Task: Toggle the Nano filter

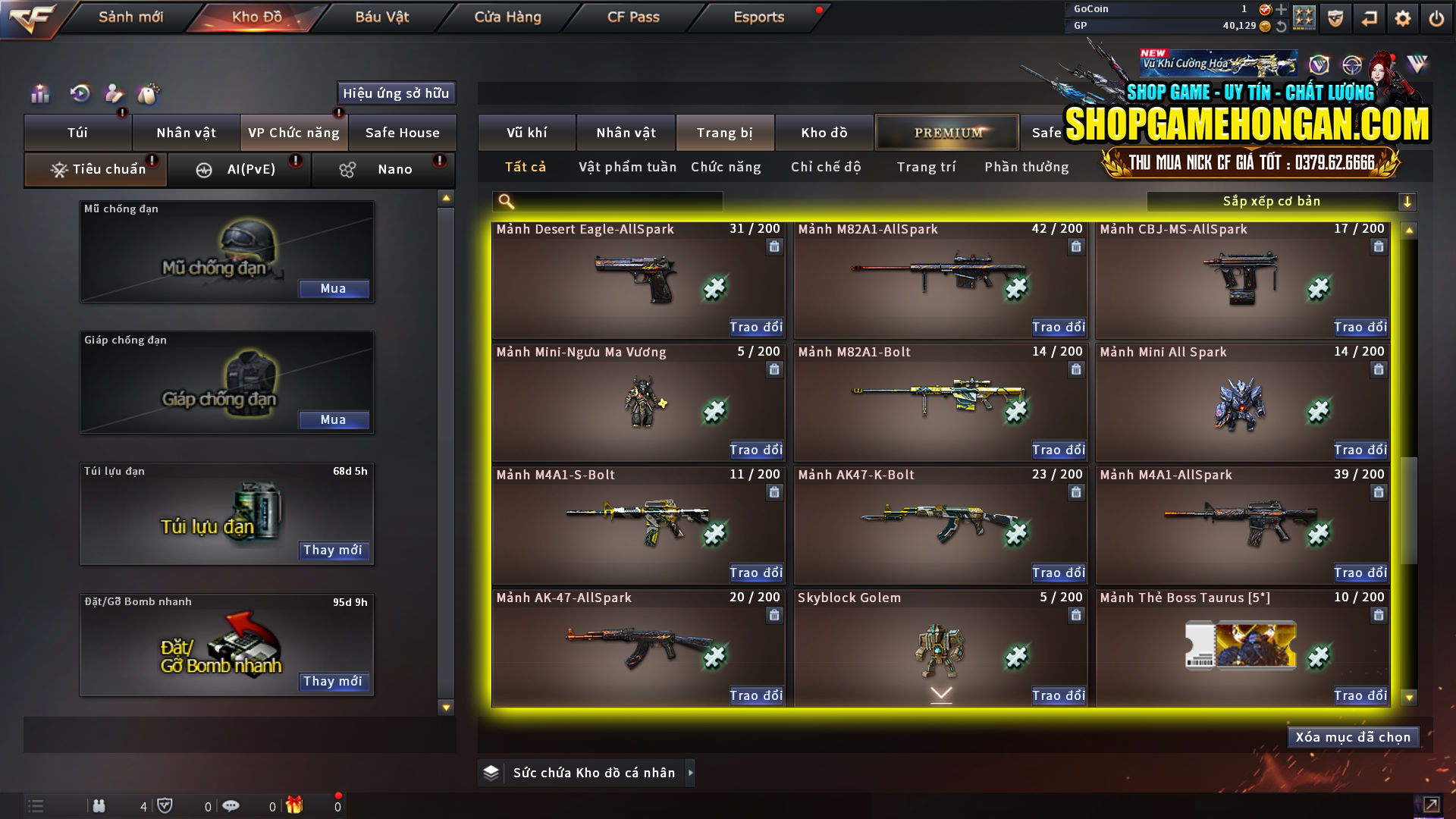Action: pos(383,169)
